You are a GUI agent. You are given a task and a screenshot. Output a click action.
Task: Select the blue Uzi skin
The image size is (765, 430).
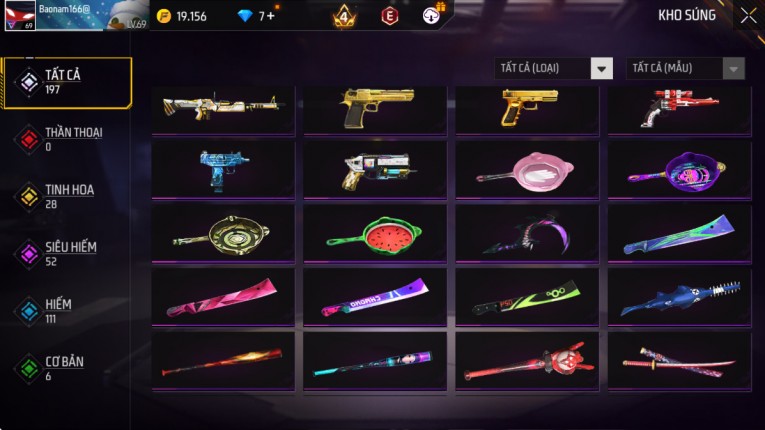point(223,170)
